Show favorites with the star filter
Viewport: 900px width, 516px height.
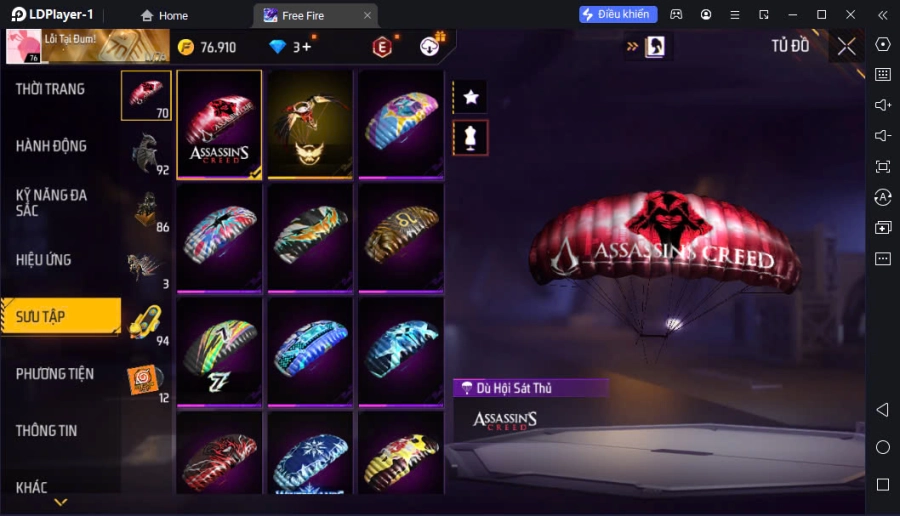[x=471, y=97]
